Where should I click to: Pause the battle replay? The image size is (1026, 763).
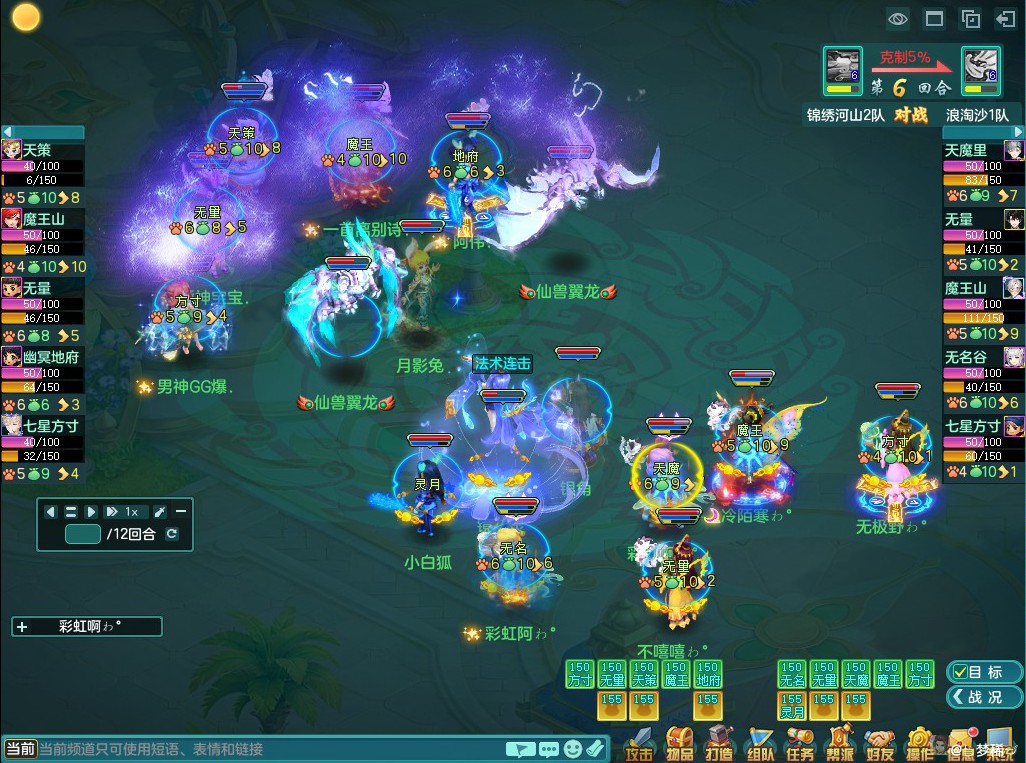[x=71, y=512]
